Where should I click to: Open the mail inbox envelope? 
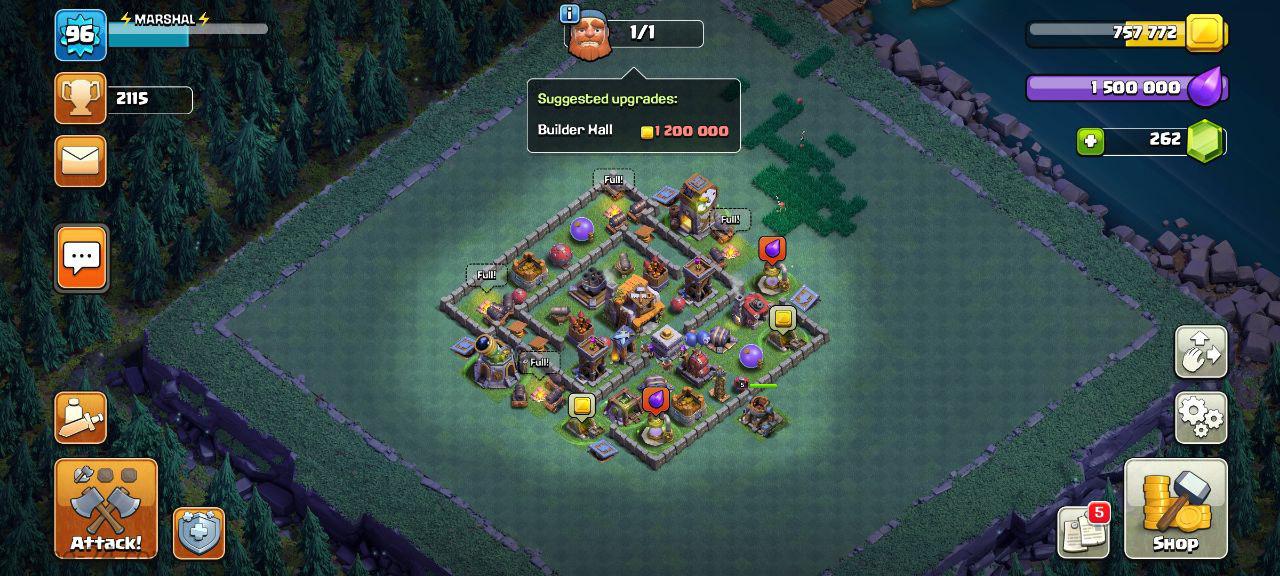pos(81,160)
